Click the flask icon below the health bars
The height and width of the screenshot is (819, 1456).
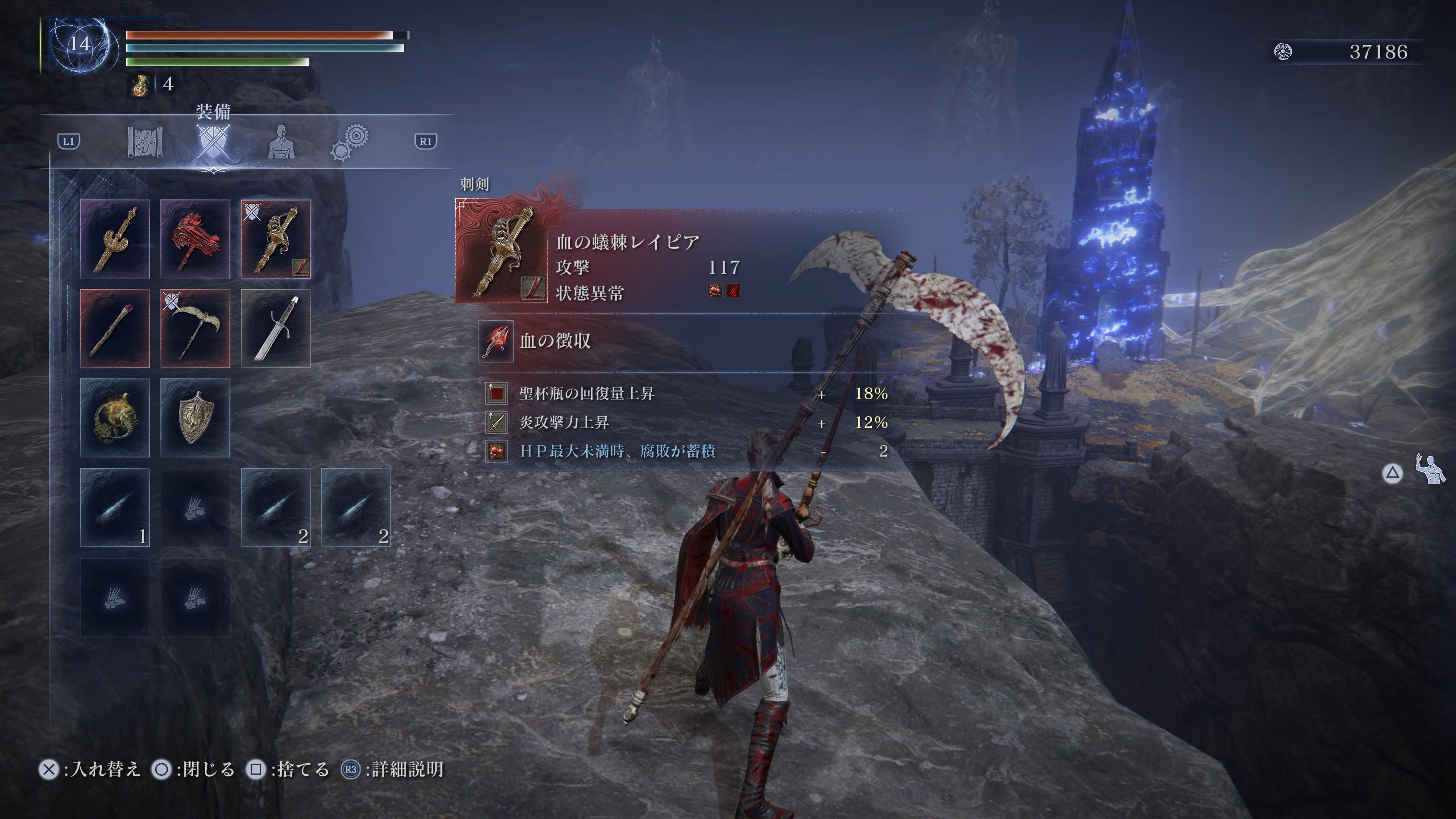coord(140,85)
